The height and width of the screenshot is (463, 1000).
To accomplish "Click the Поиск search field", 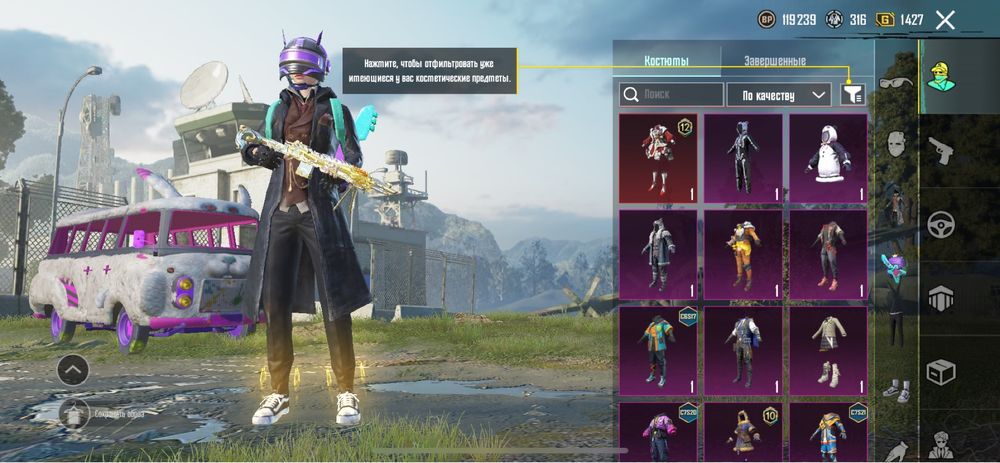I will (x=671, y=95).
